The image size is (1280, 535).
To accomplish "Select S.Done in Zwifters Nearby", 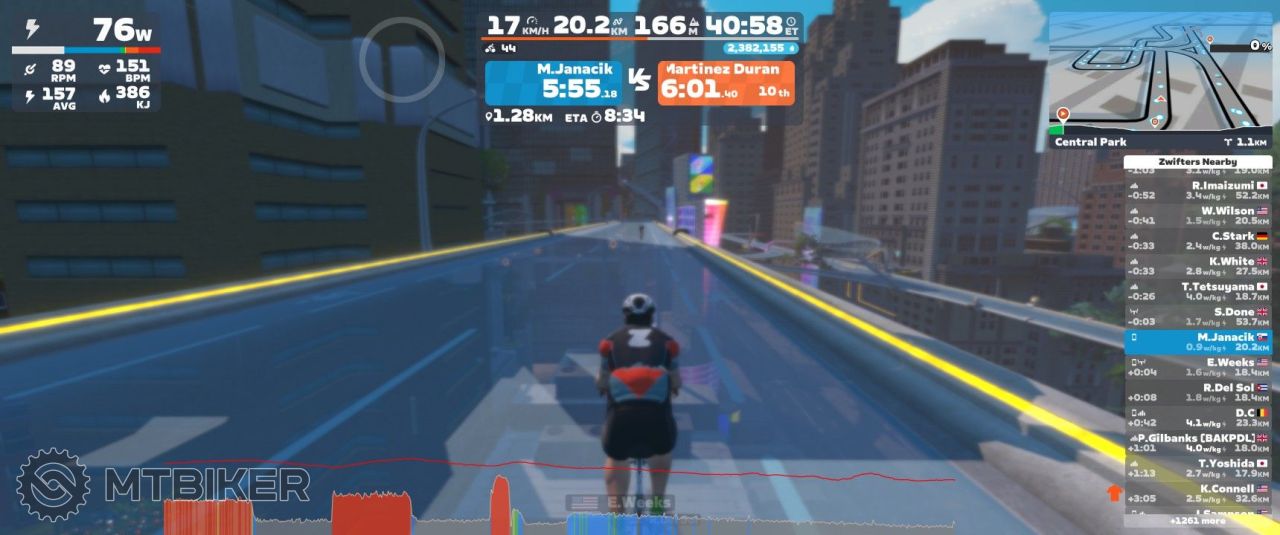I will (1198, 316).
